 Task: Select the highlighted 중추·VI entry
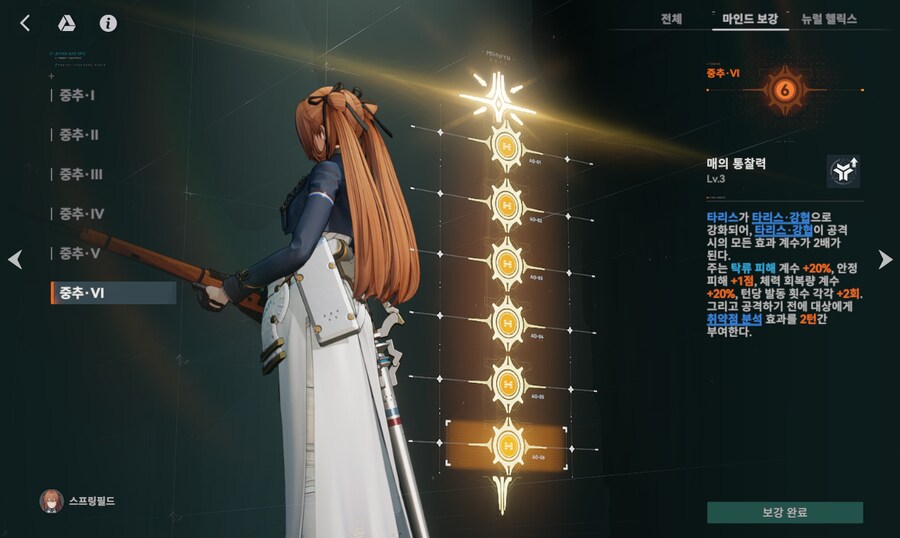coord(112,293)
